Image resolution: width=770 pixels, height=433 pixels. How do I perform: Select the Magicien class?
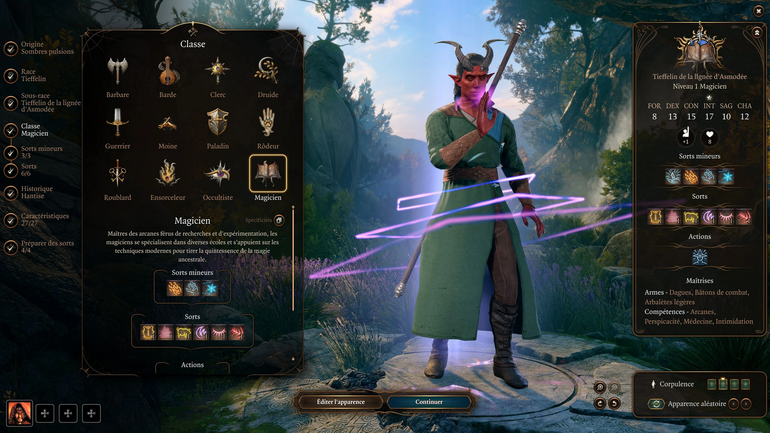[x=267, y=174]
